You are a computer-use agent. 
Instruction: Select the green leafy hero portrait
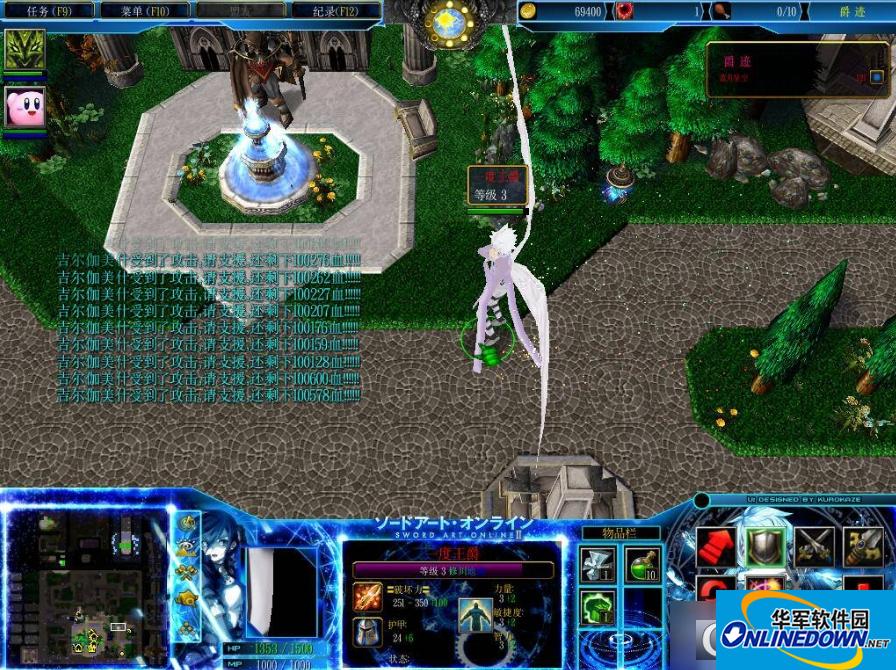tap(24, 49)
